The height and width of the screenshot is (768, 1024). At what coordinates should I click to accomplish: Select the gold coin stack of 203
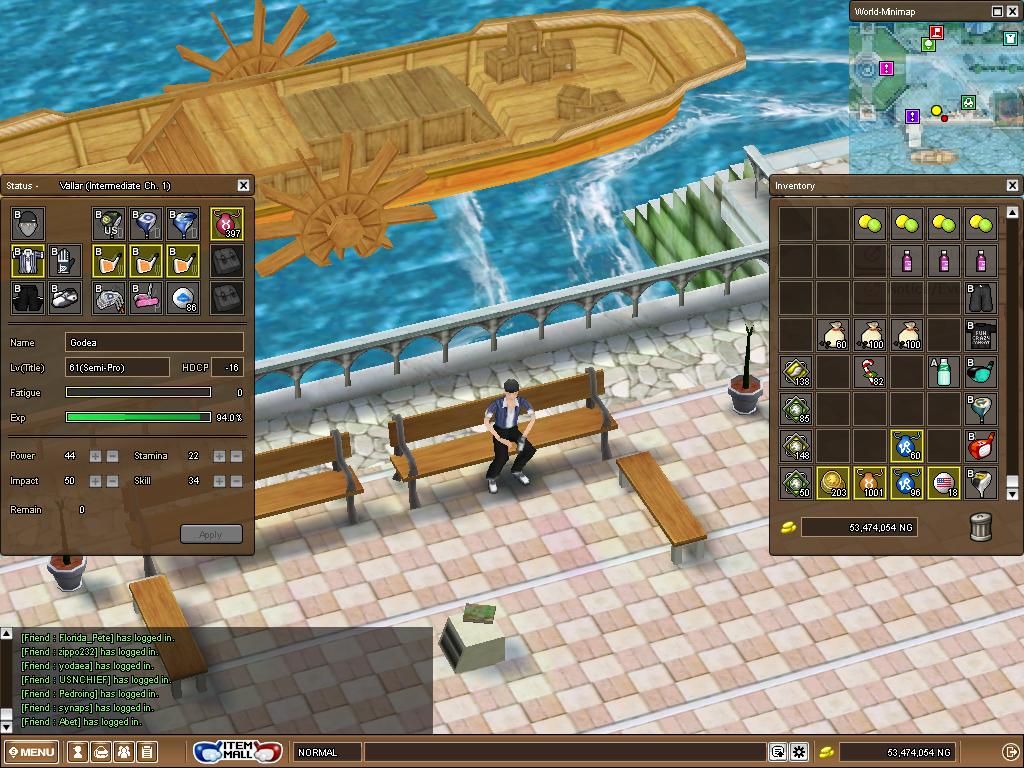click(832, 484)
